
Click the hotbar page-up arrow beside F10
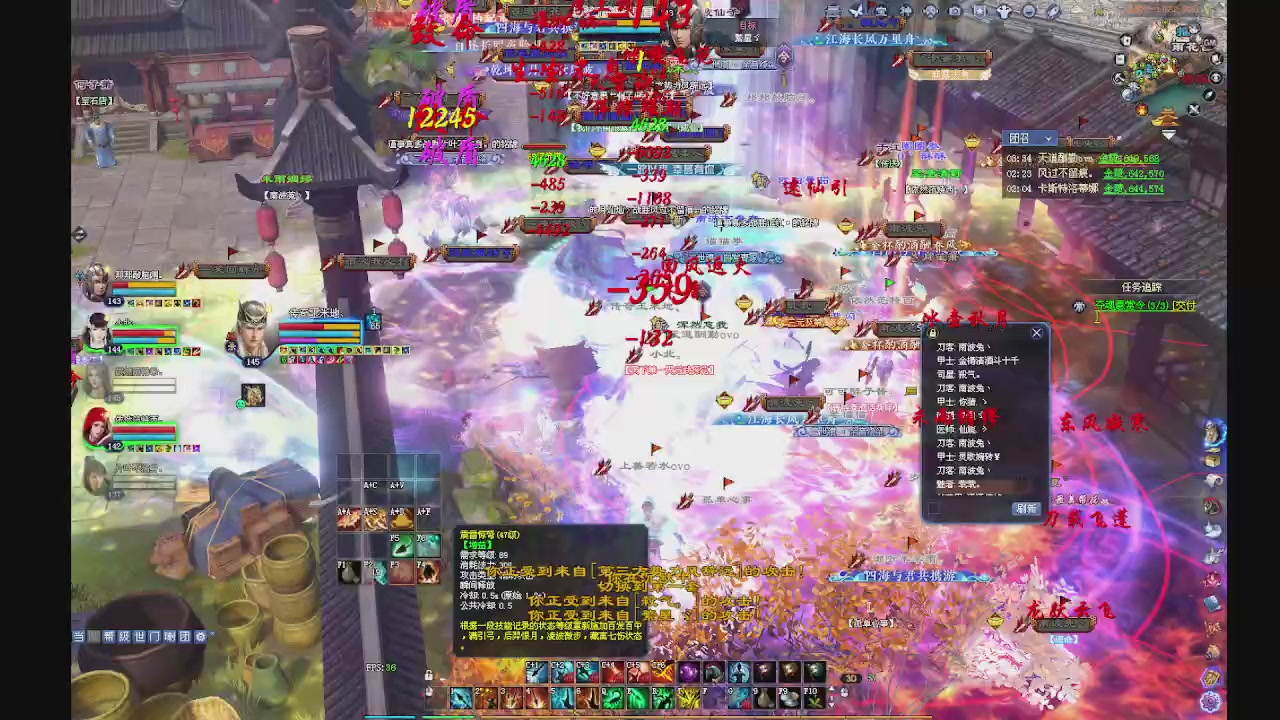click(832, 688)
